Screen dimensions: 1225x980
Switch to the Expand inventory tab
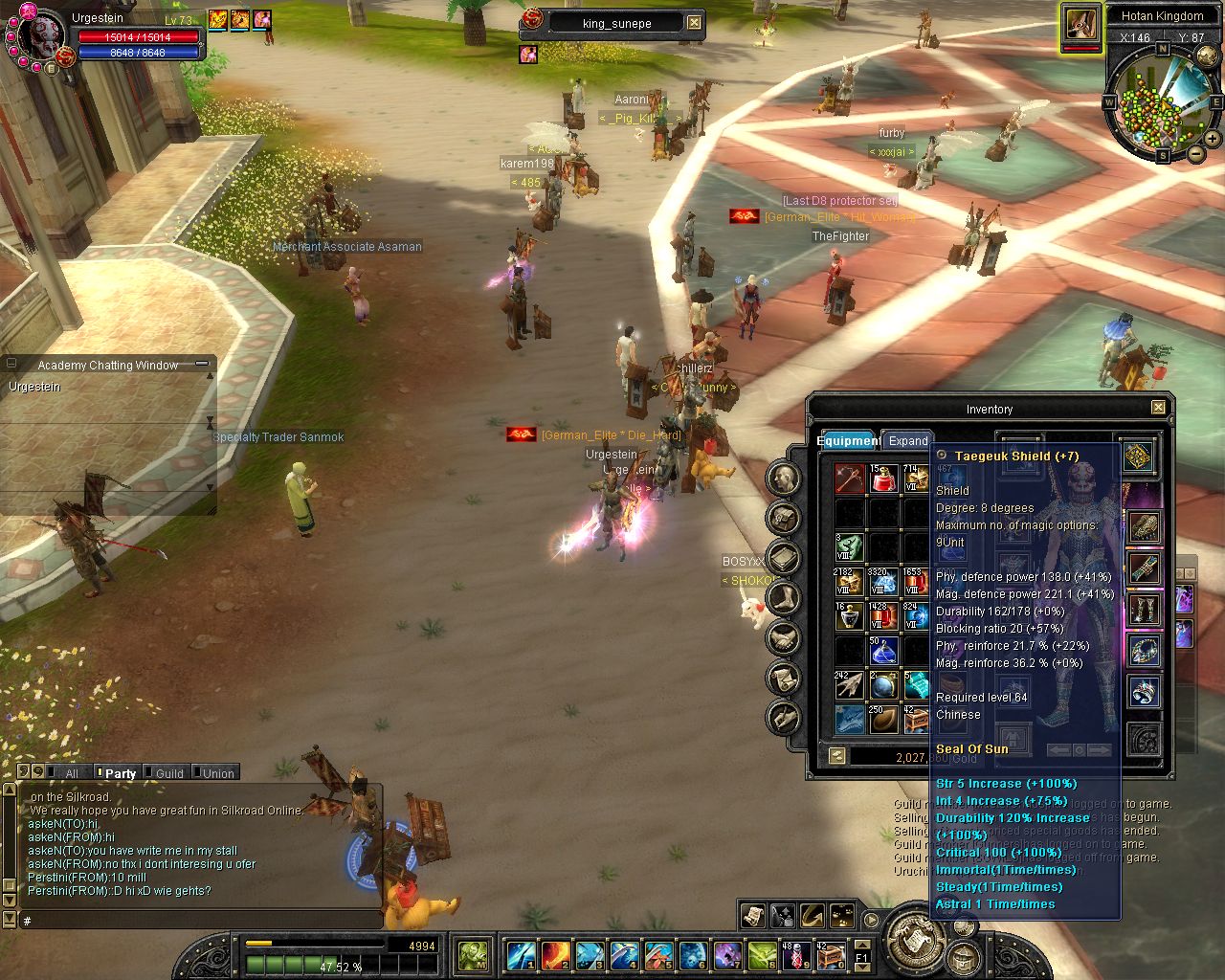coord(907,441)
